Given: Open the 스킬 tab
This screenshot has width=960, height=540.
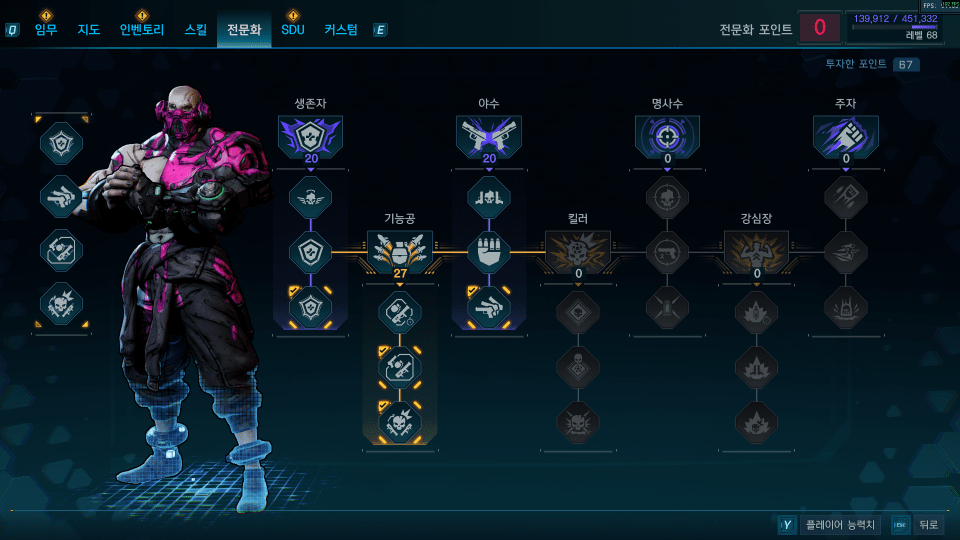Looking at the screenshot, I should point(196,30).
